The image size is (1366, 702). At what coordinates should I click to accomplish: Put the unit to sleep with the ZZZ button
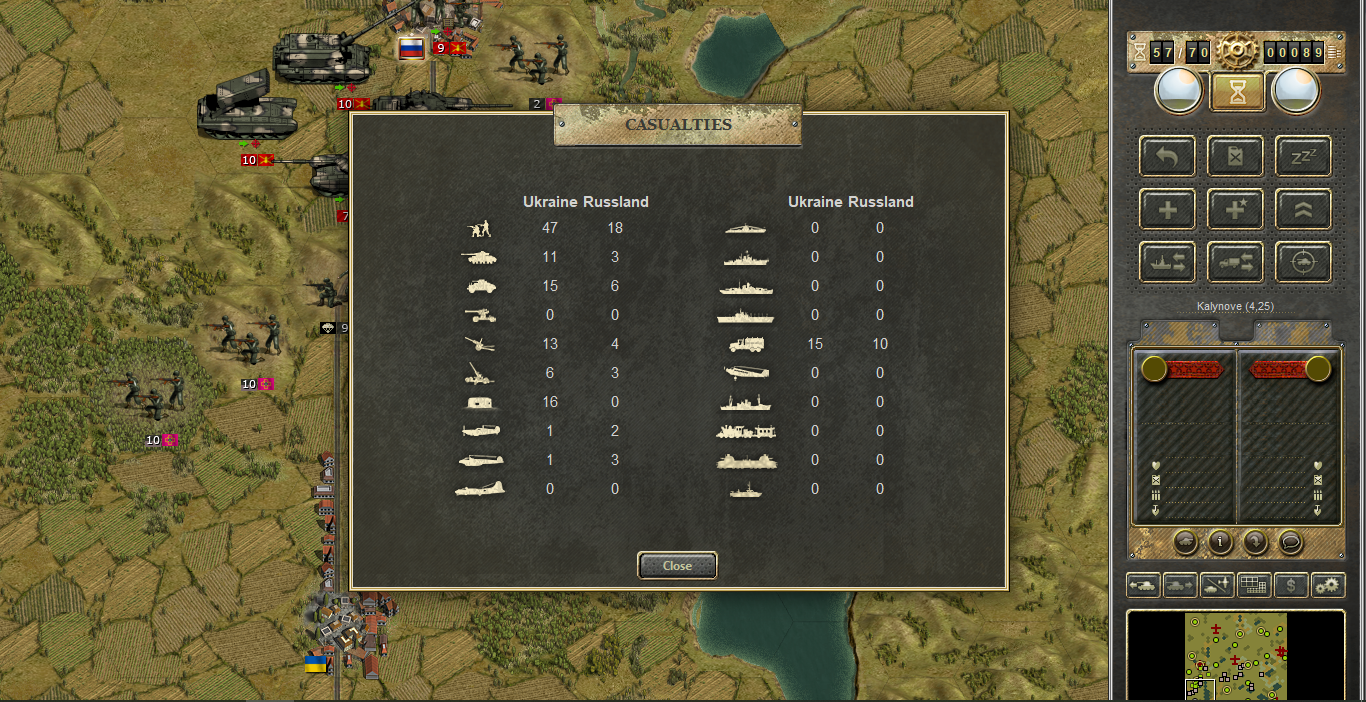1303,156
